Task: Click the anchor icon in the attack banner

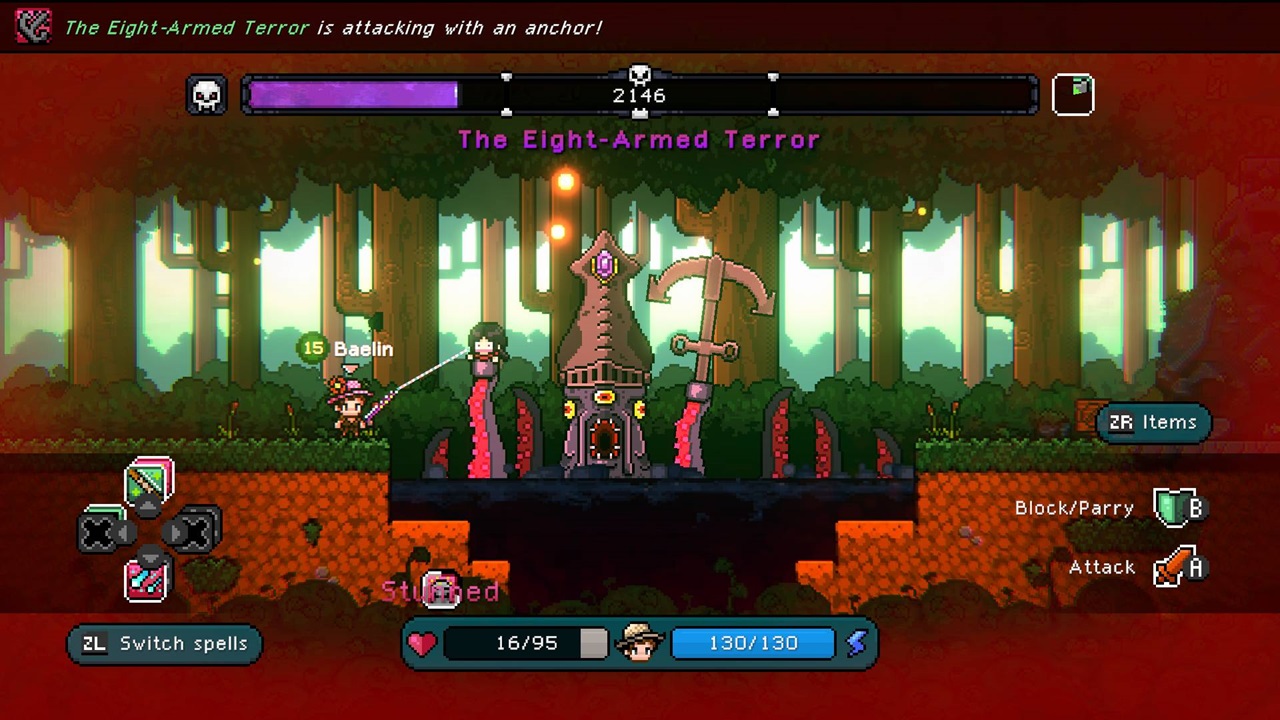Action: (32, 27)
